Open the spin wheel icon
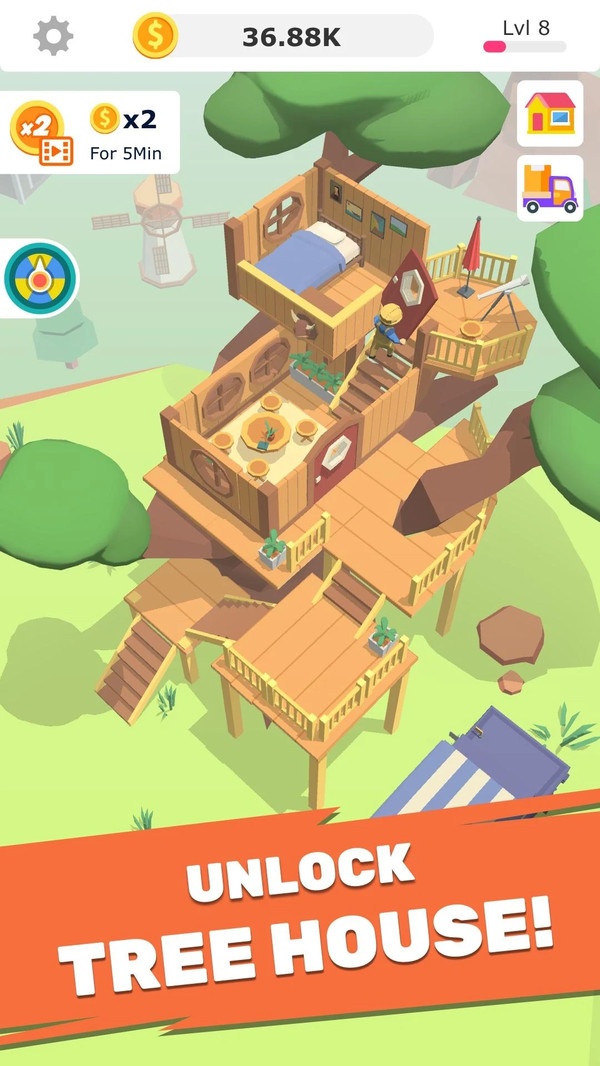This screenshot has width=600, height=1066. tap(39, 278)
